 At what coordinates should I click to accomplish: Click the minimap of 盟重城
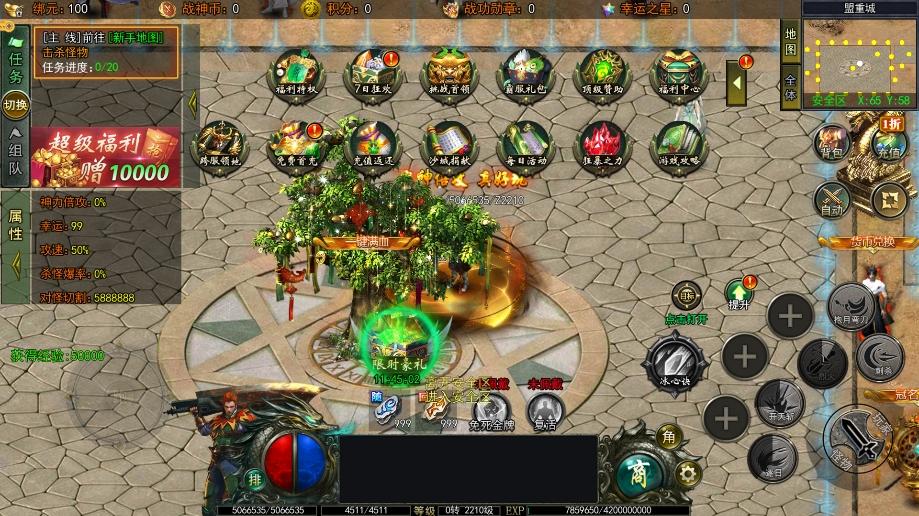click(857, 57)
